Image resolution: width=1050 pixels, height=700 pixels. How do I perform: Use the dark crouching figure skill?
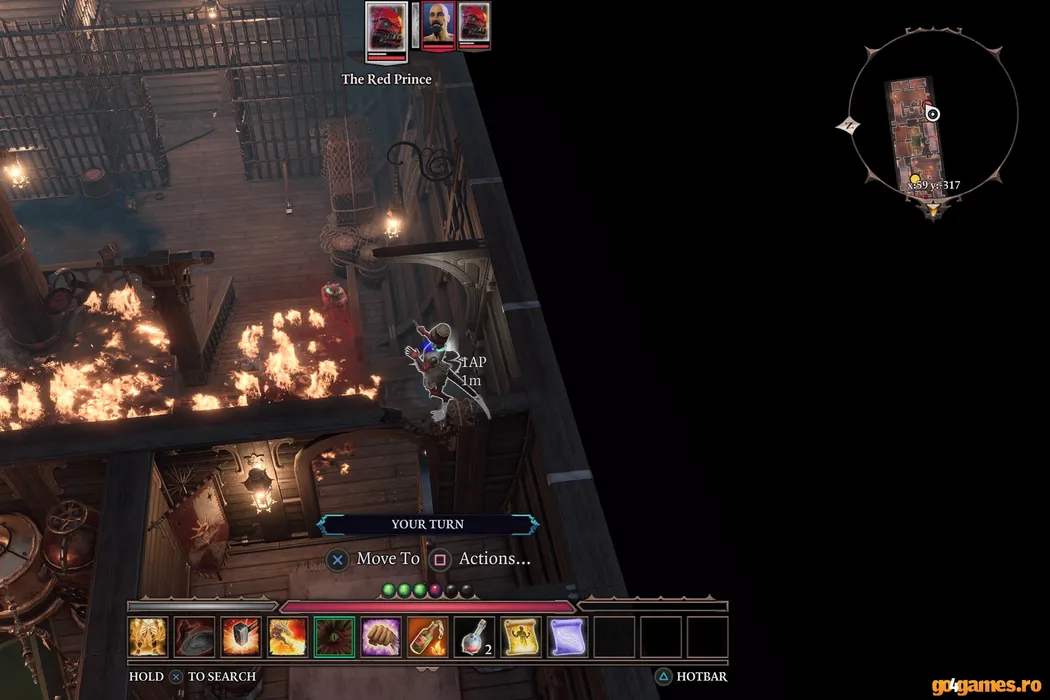(x=194, y=636)
